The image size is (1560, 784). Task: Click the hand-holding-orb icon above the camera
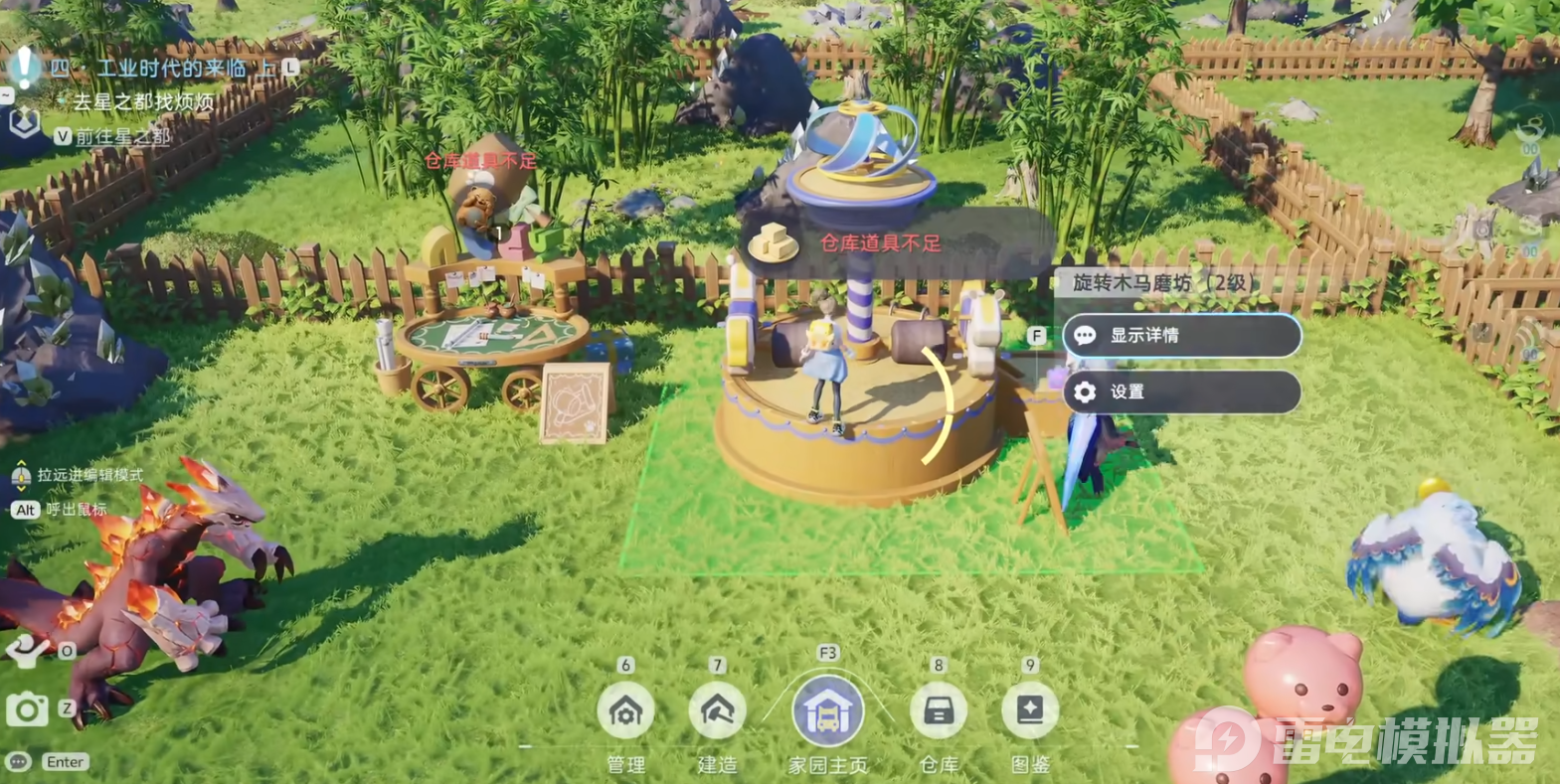coord(27,651)
